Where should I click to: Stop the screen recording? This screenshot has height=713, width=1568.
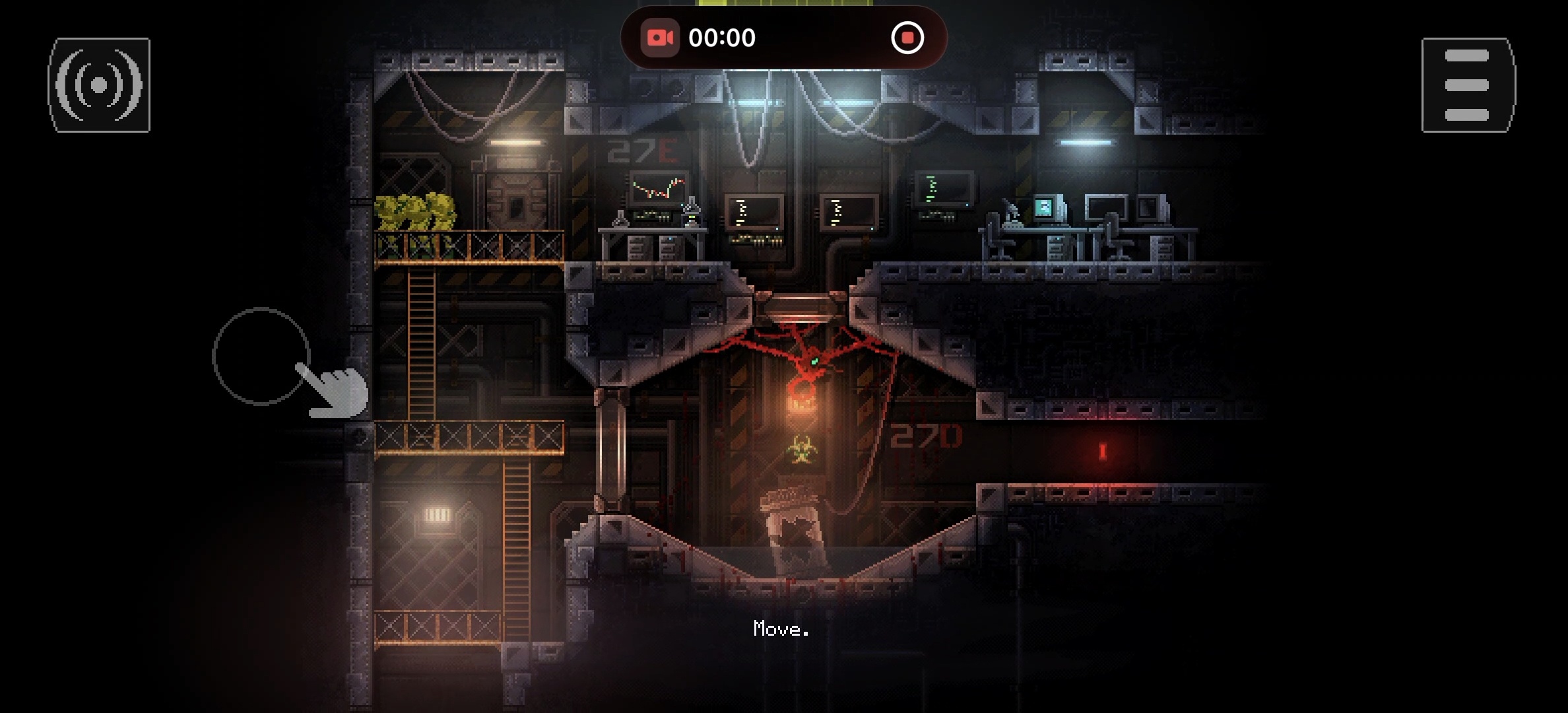click(907, 38)
